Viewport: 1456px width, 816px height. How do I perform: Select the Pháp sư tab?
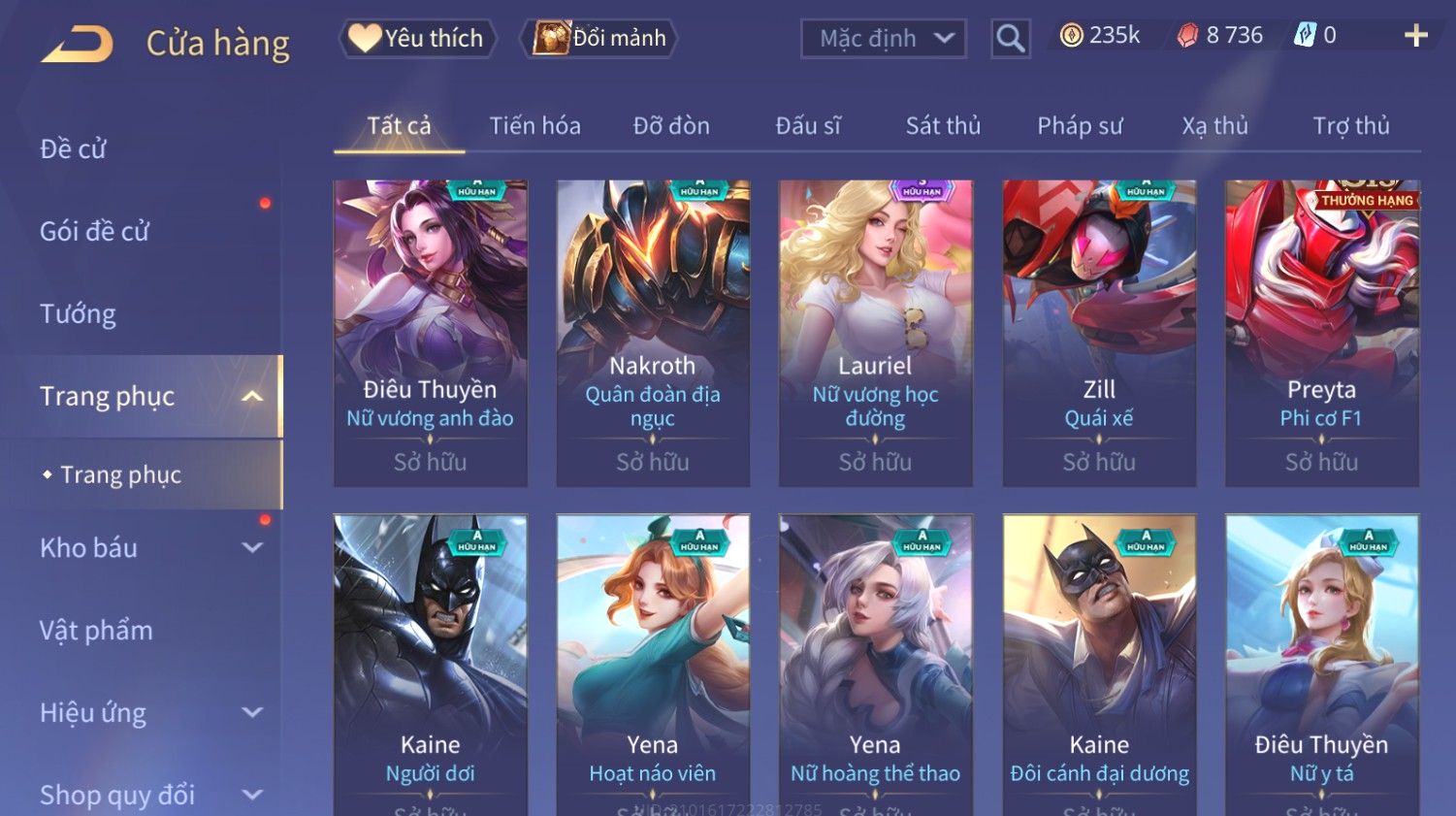pyautogui.click(x=1080, y=126)
